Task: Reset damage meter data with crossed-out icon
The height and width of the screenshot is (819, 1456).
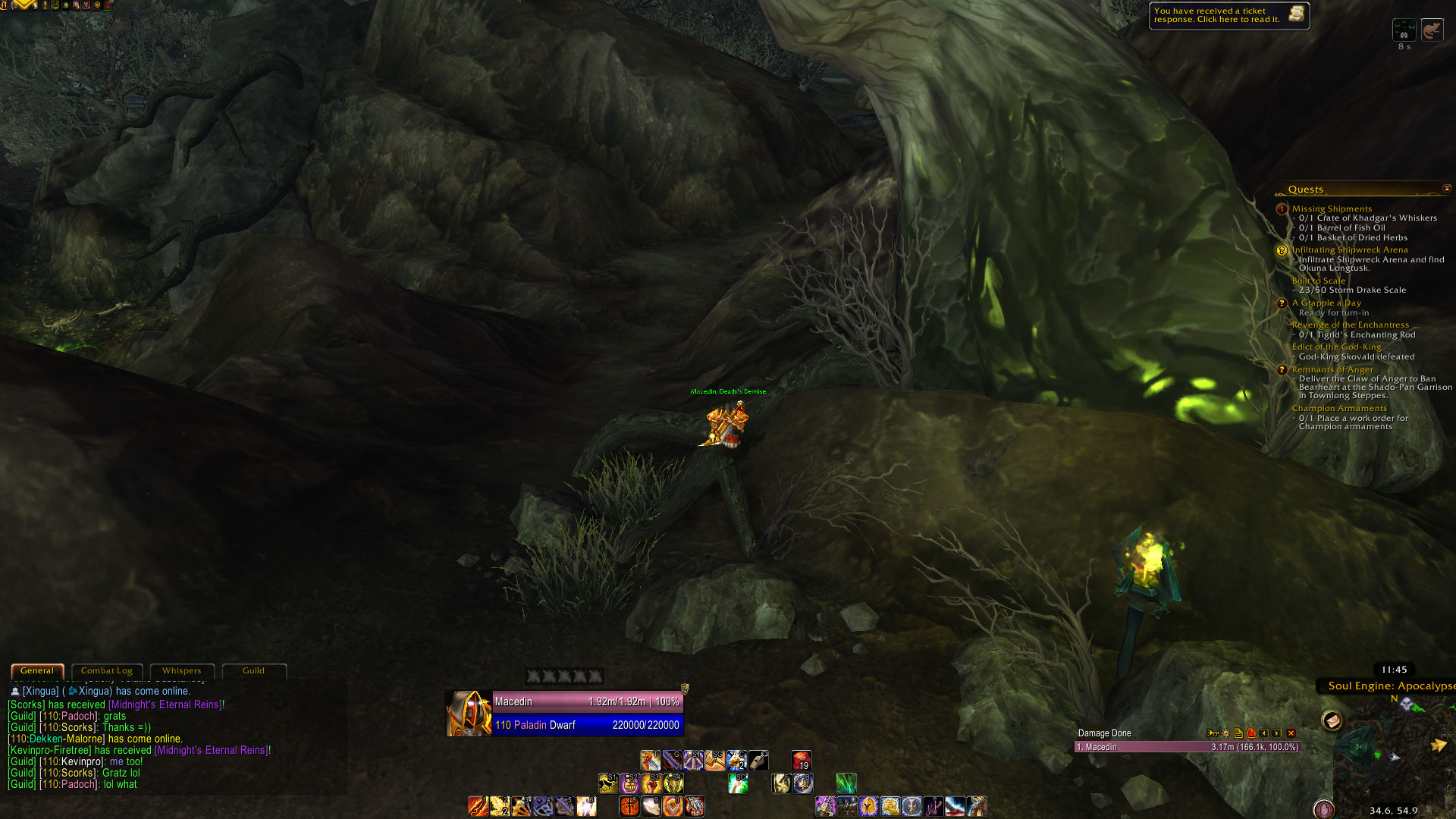Action: coord(1251,733)
